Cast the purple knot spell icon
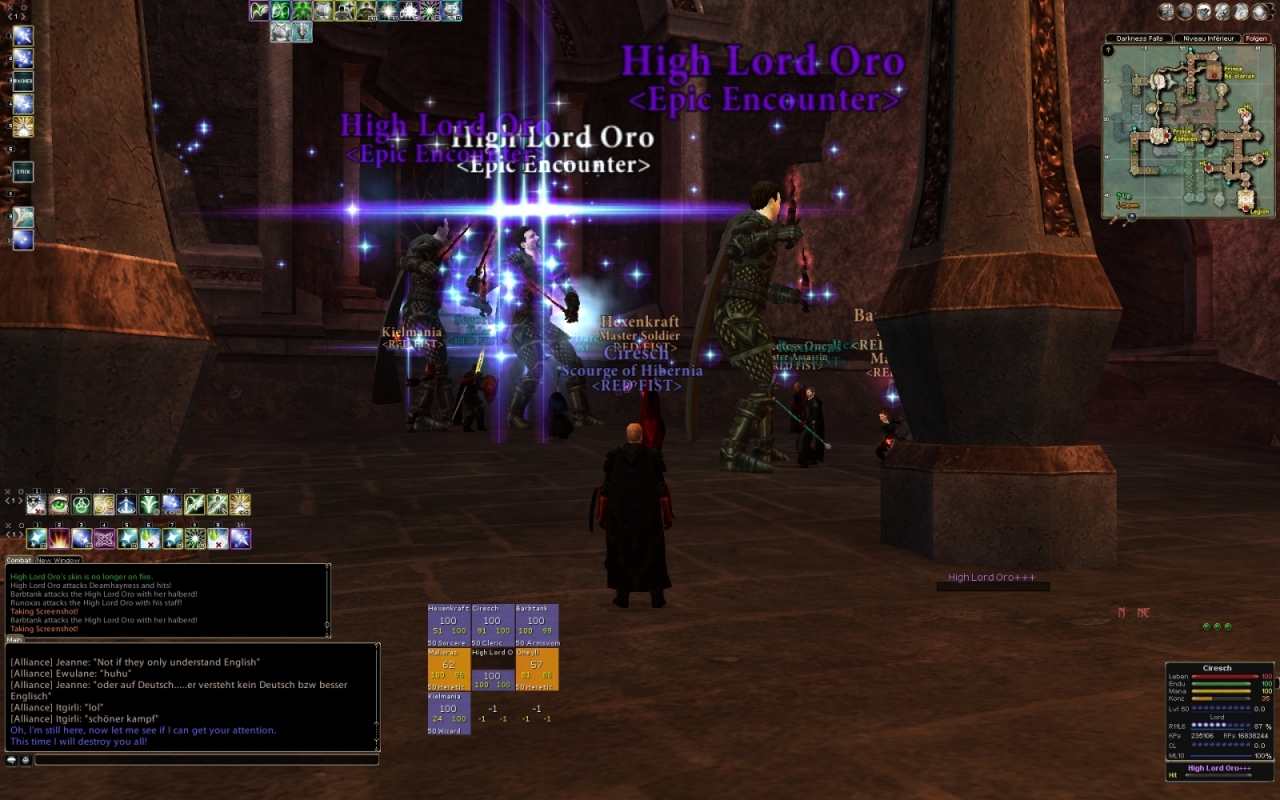 104,539
